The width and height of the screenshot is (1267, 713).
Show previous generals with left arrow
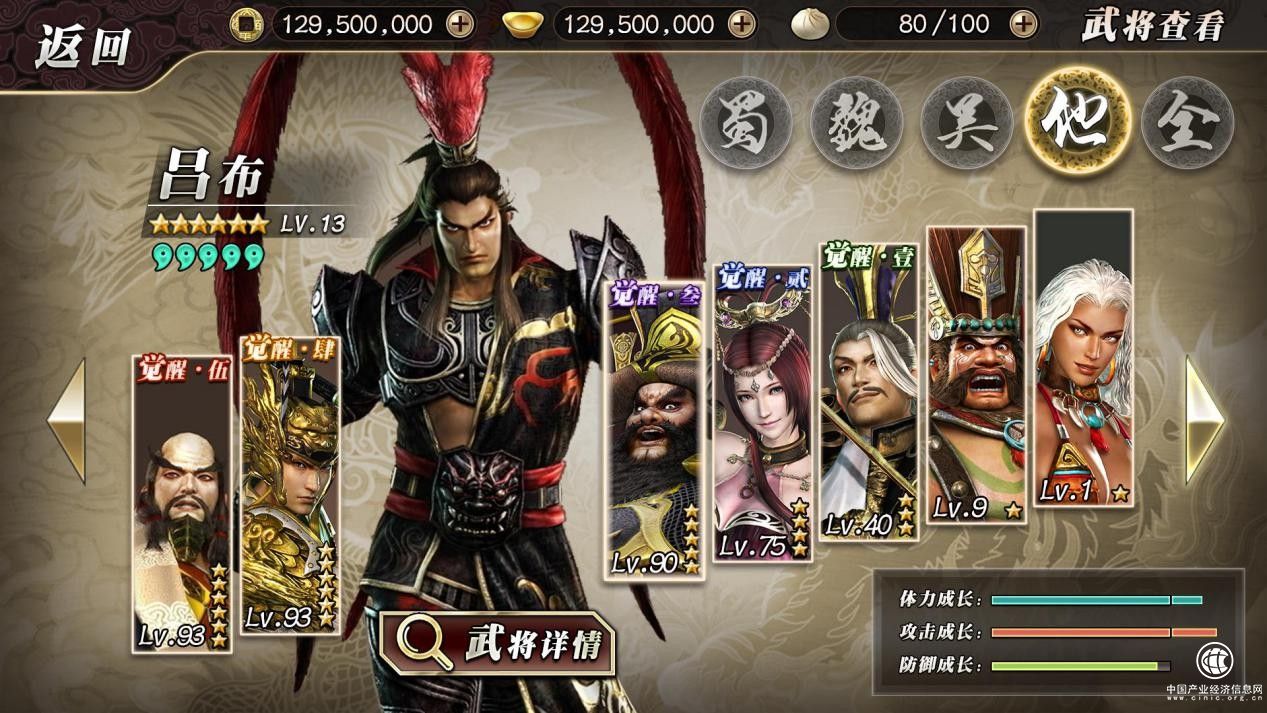(x=67, y=420)
